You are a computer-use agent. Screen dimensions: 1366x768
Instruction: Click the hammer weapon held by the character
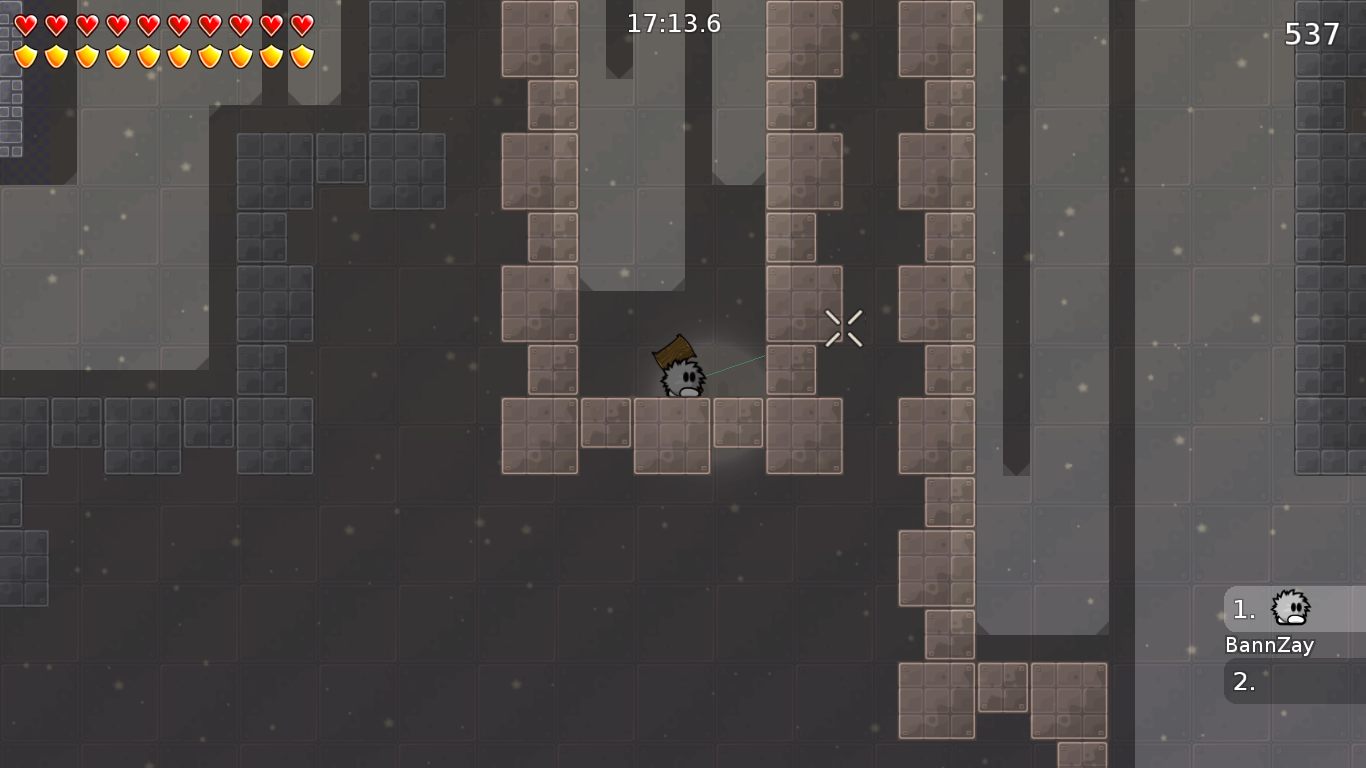pos(672,352)
